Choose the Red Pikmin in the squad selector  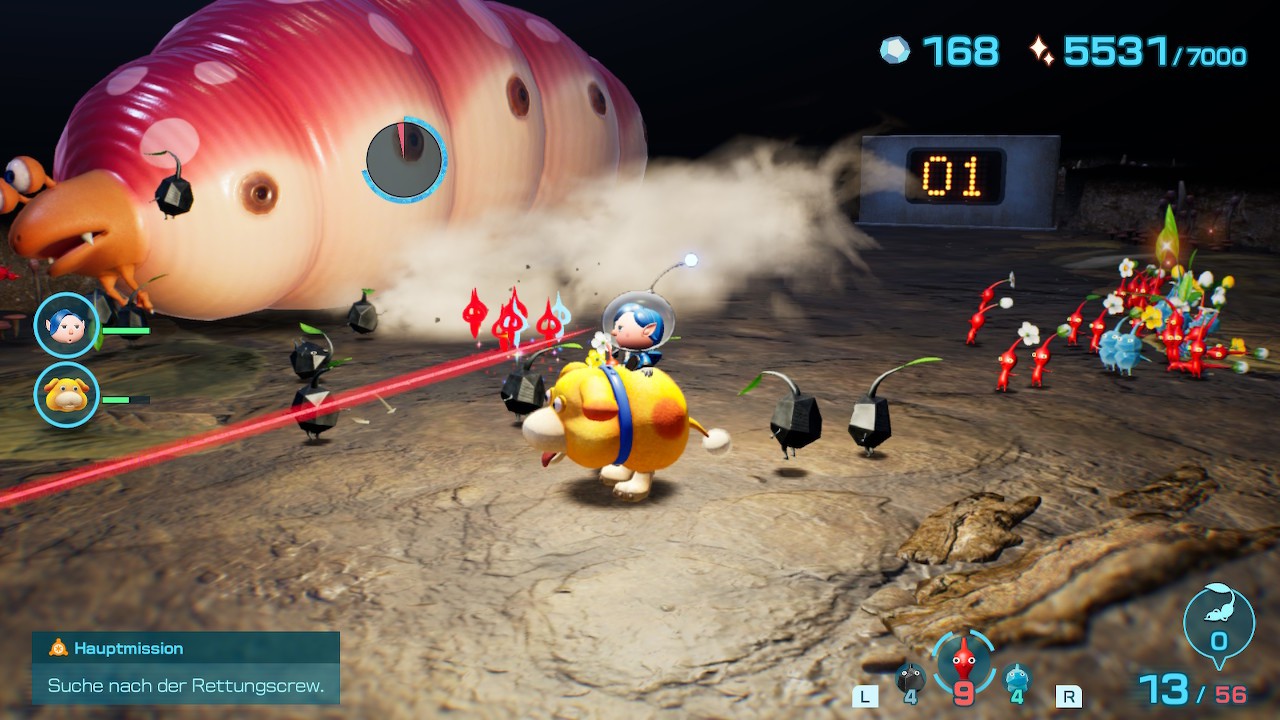point(963,659)
